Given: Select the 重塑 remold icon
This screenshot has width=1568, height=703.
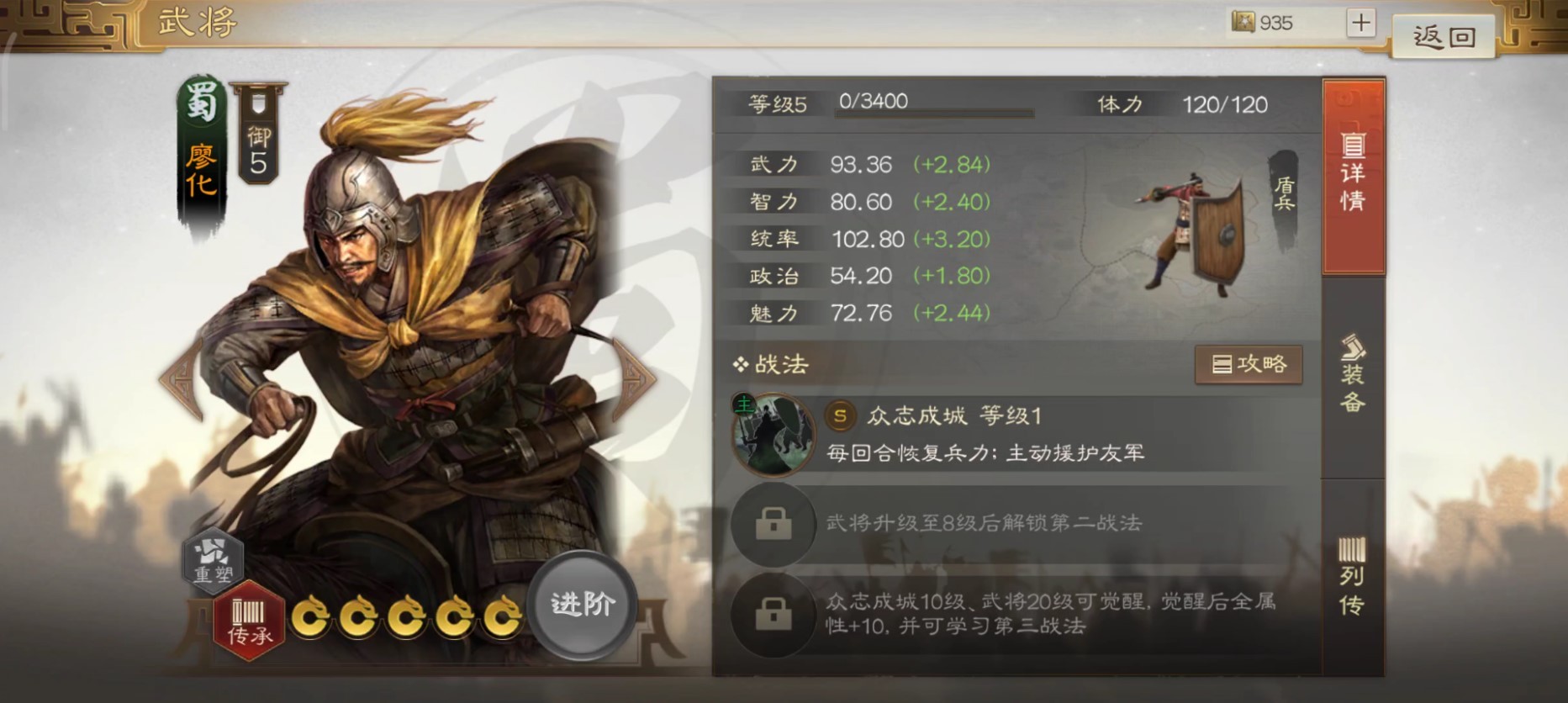Looking at the screenshot, I should [x=213, y=562].
